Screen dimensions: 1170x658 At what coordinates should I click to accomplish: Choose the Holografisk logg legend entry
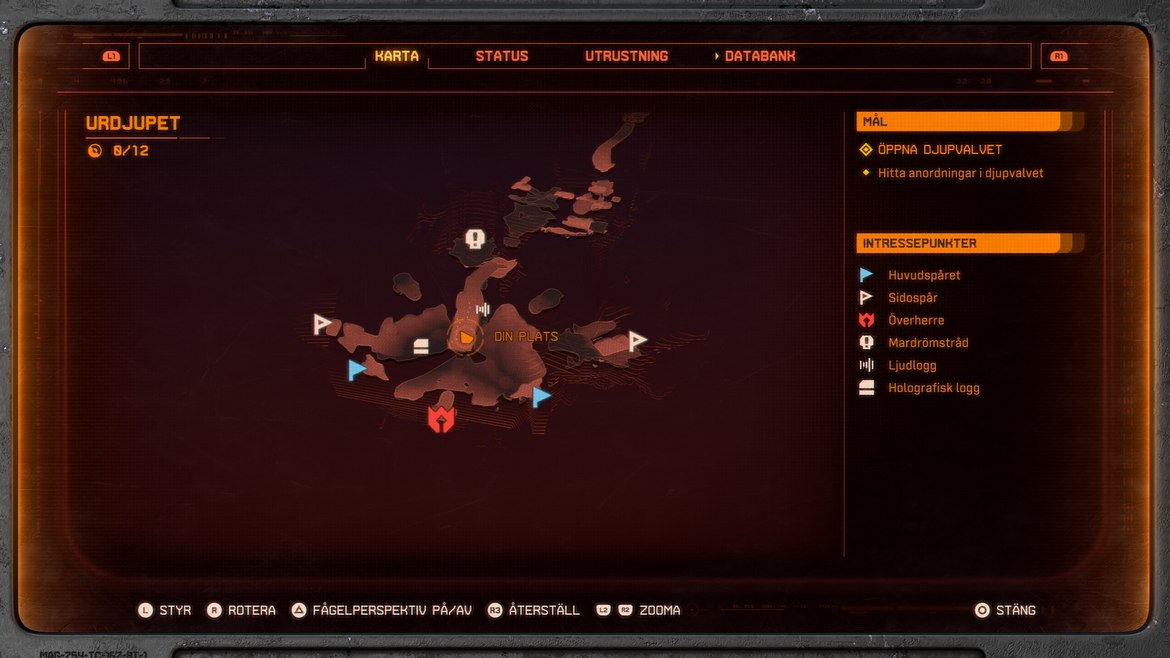933,388
